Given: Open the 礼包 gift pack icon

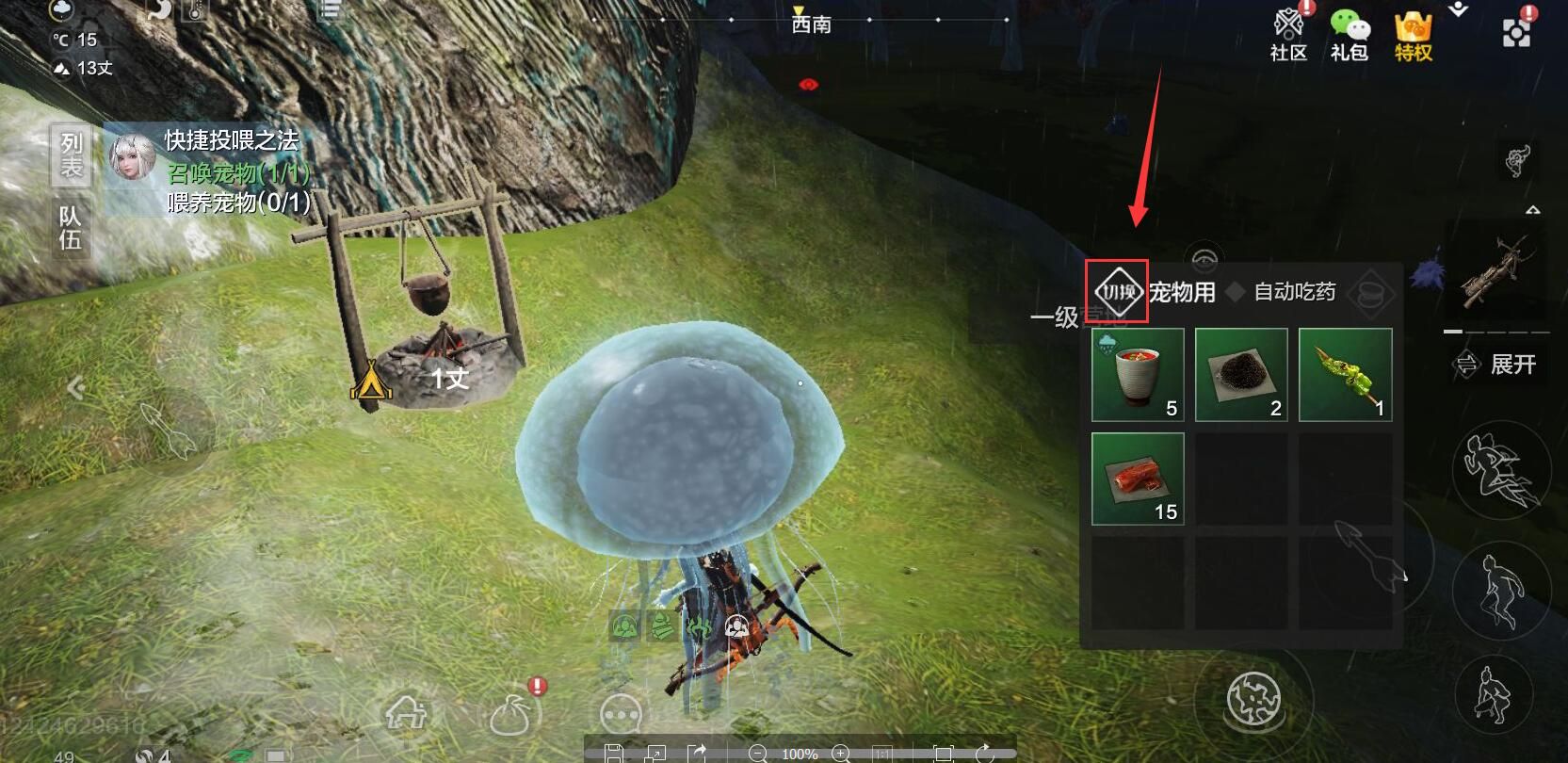Looking at the screenshot, I should coord(1349,35).
